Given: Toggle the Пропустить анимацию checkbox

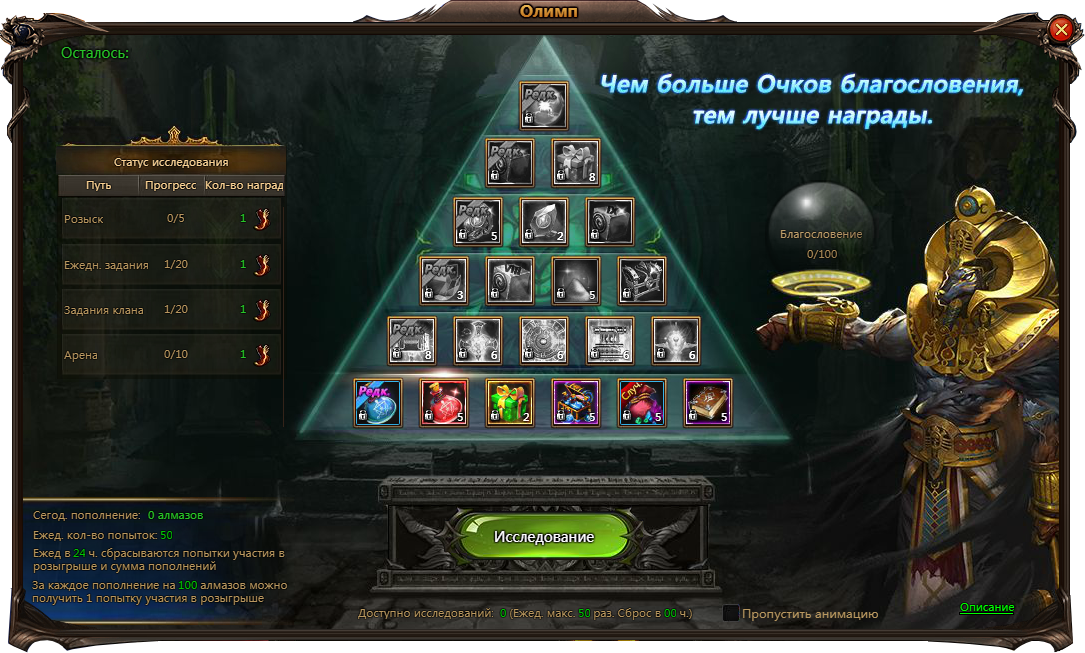Looking at the screenshot, I should coord(731,613).
